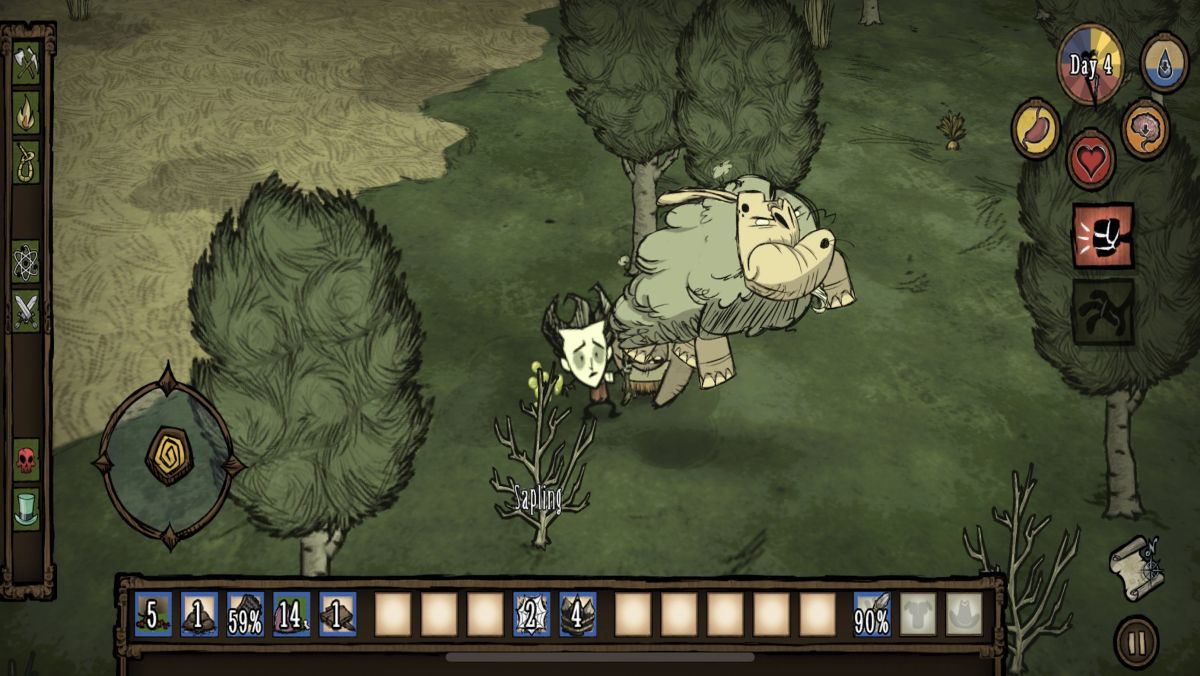
Task: Open the Dress crafting tab with top hat
Action: coord(26,509)
